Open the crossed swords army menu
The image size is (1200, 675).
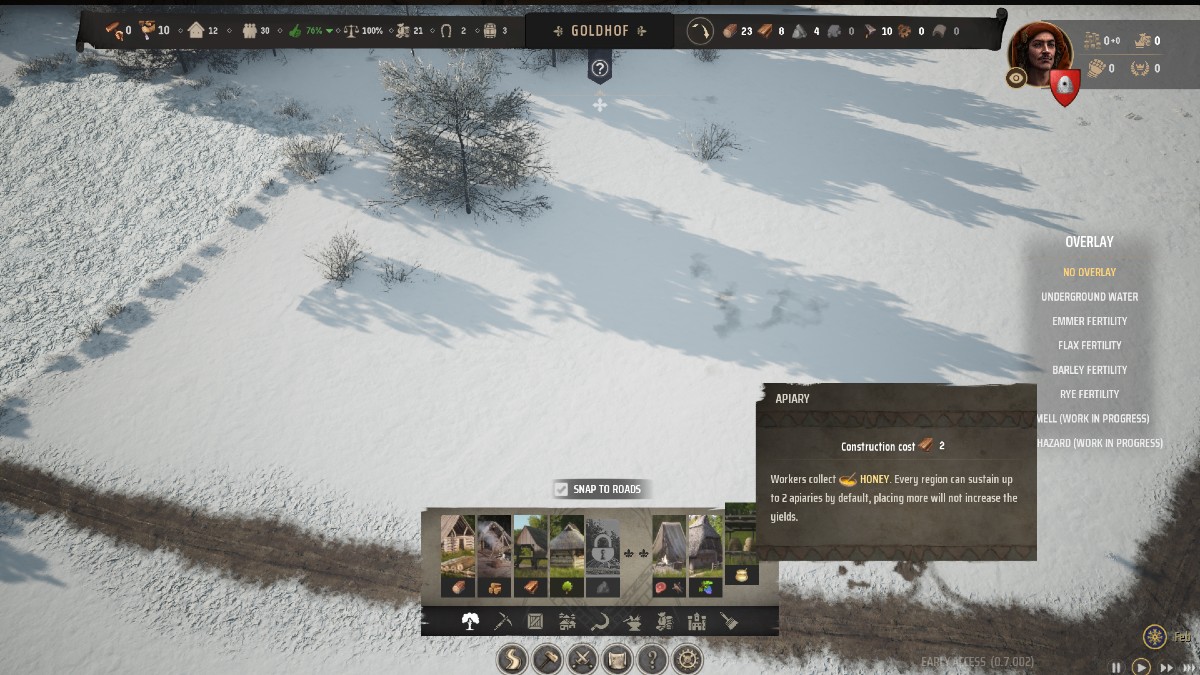click(582, 659)
